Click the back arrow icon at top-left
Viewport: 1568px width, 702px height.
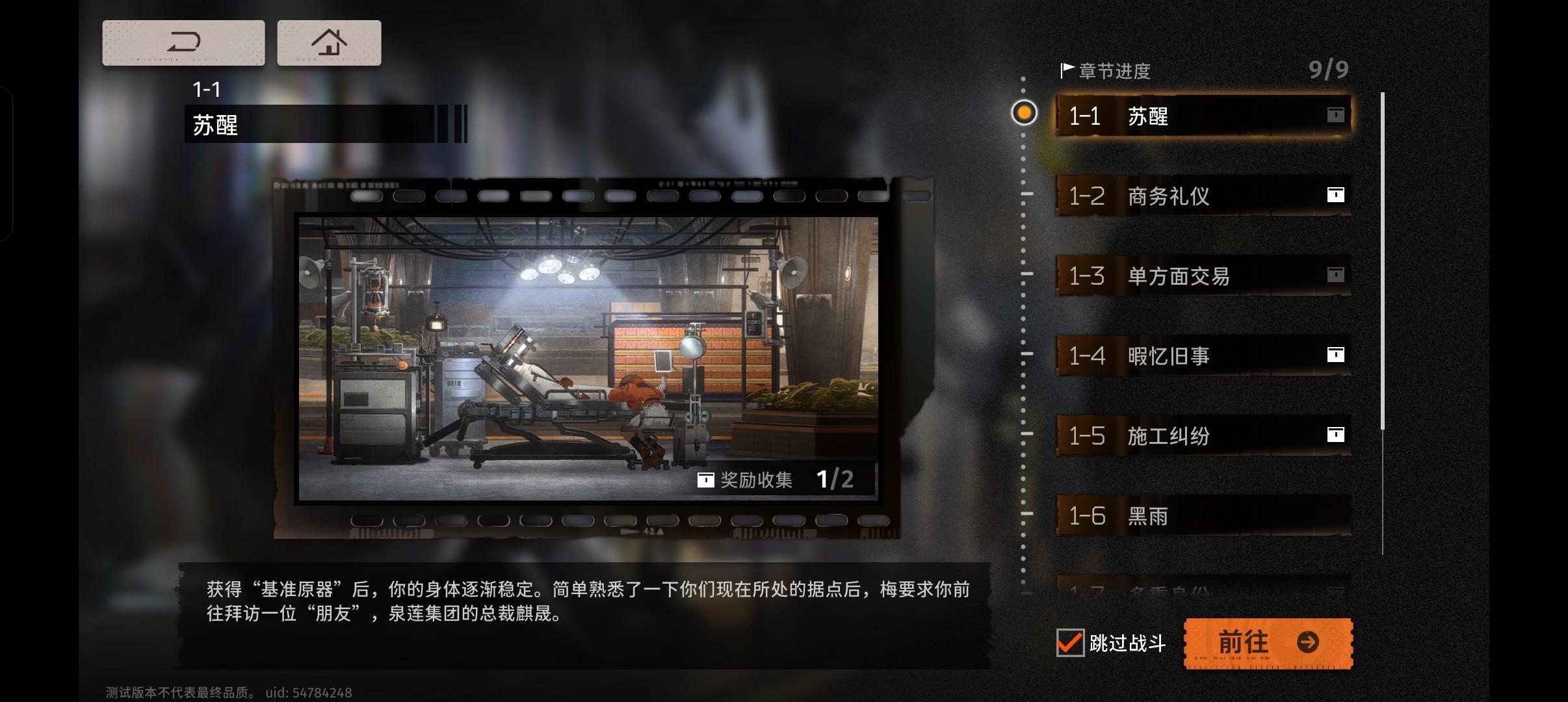(x=184, y=42)
